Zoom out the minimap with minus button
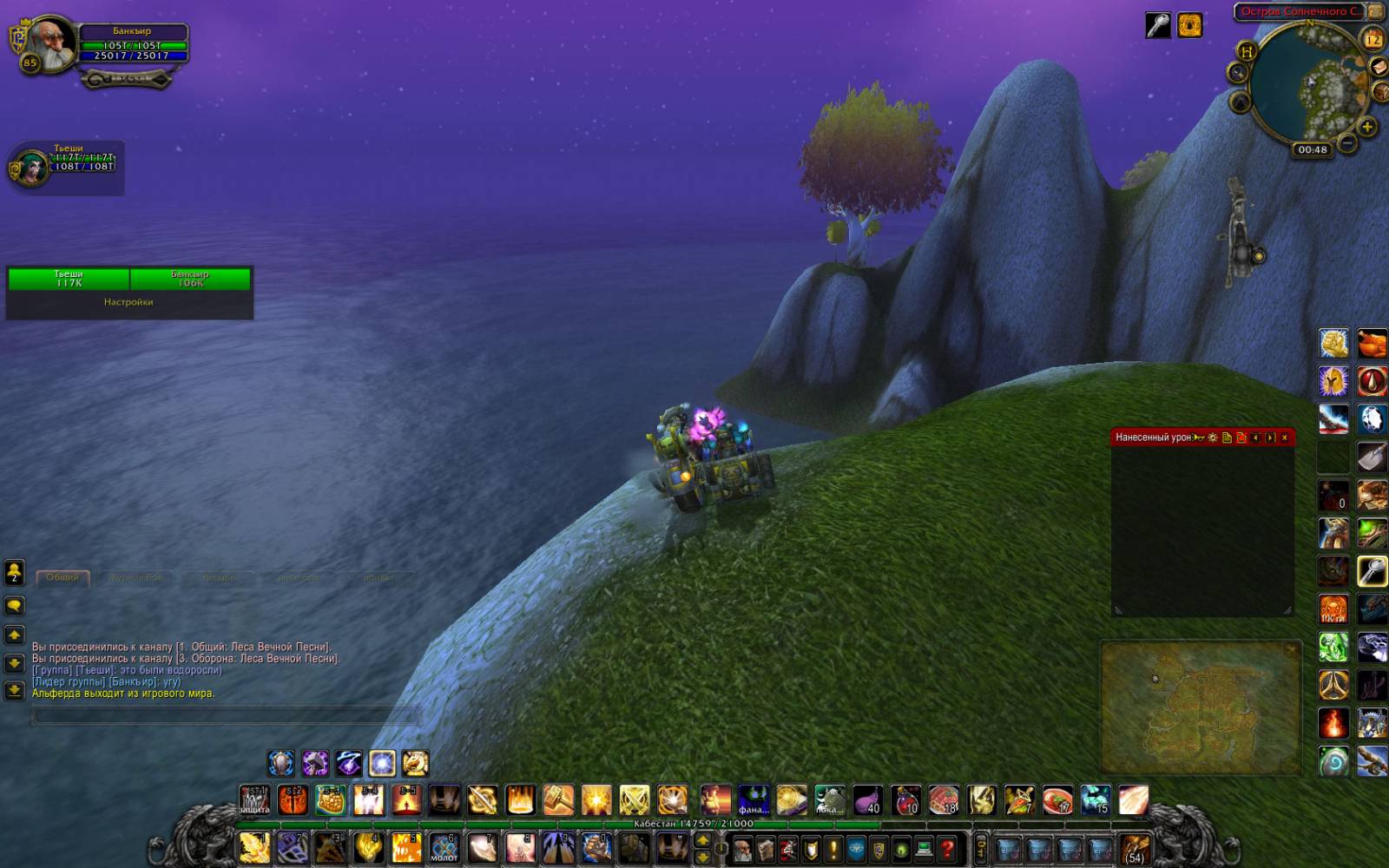1389x868 pixels. pos(1346,141)
